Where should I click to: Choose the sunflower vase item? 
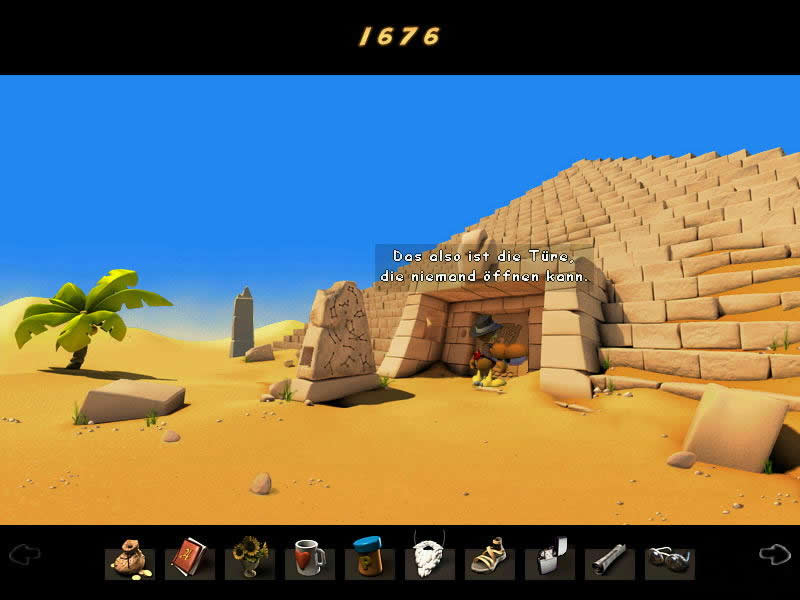(249, 559)
